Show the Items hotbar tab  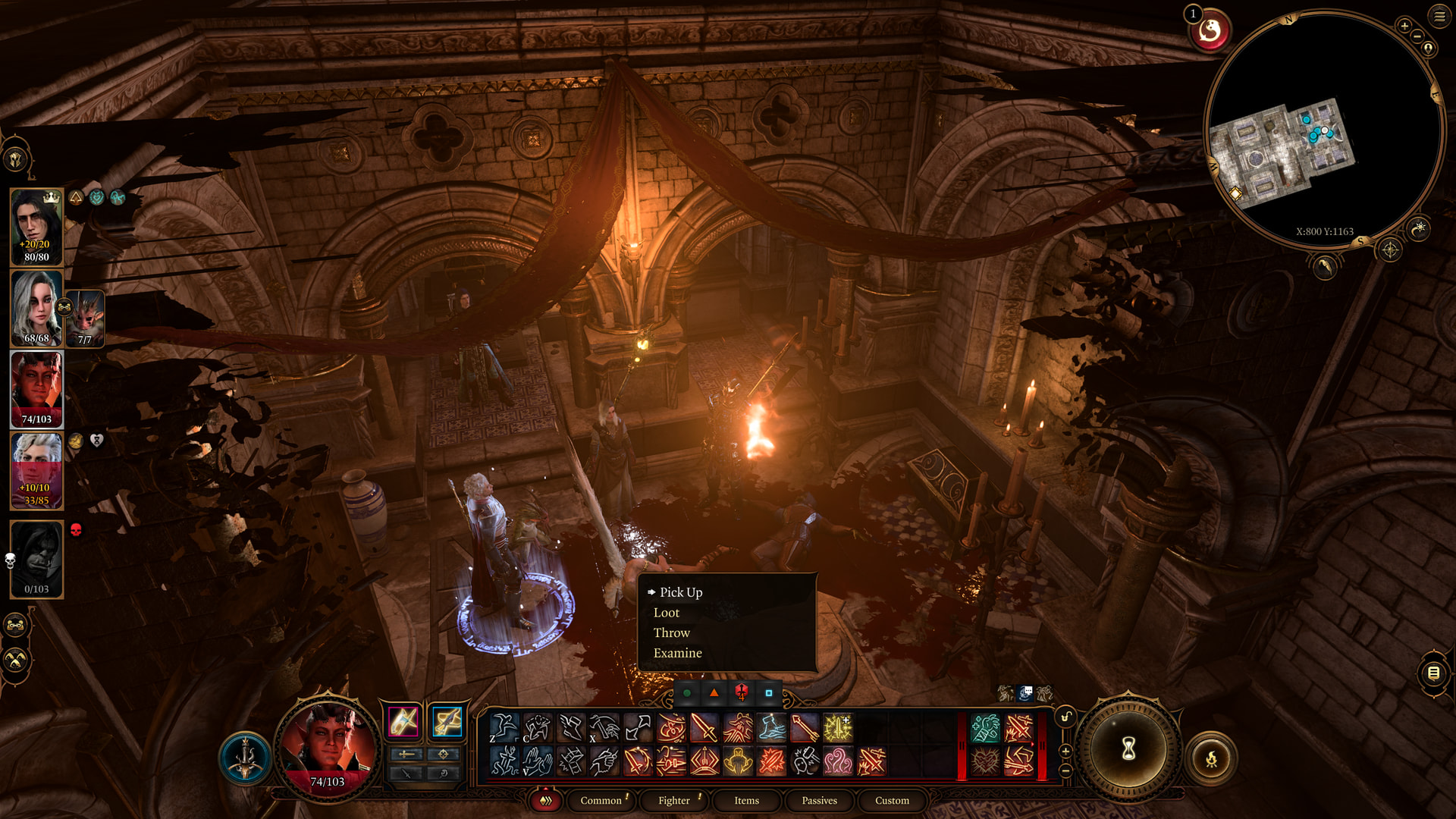(746, 800)
